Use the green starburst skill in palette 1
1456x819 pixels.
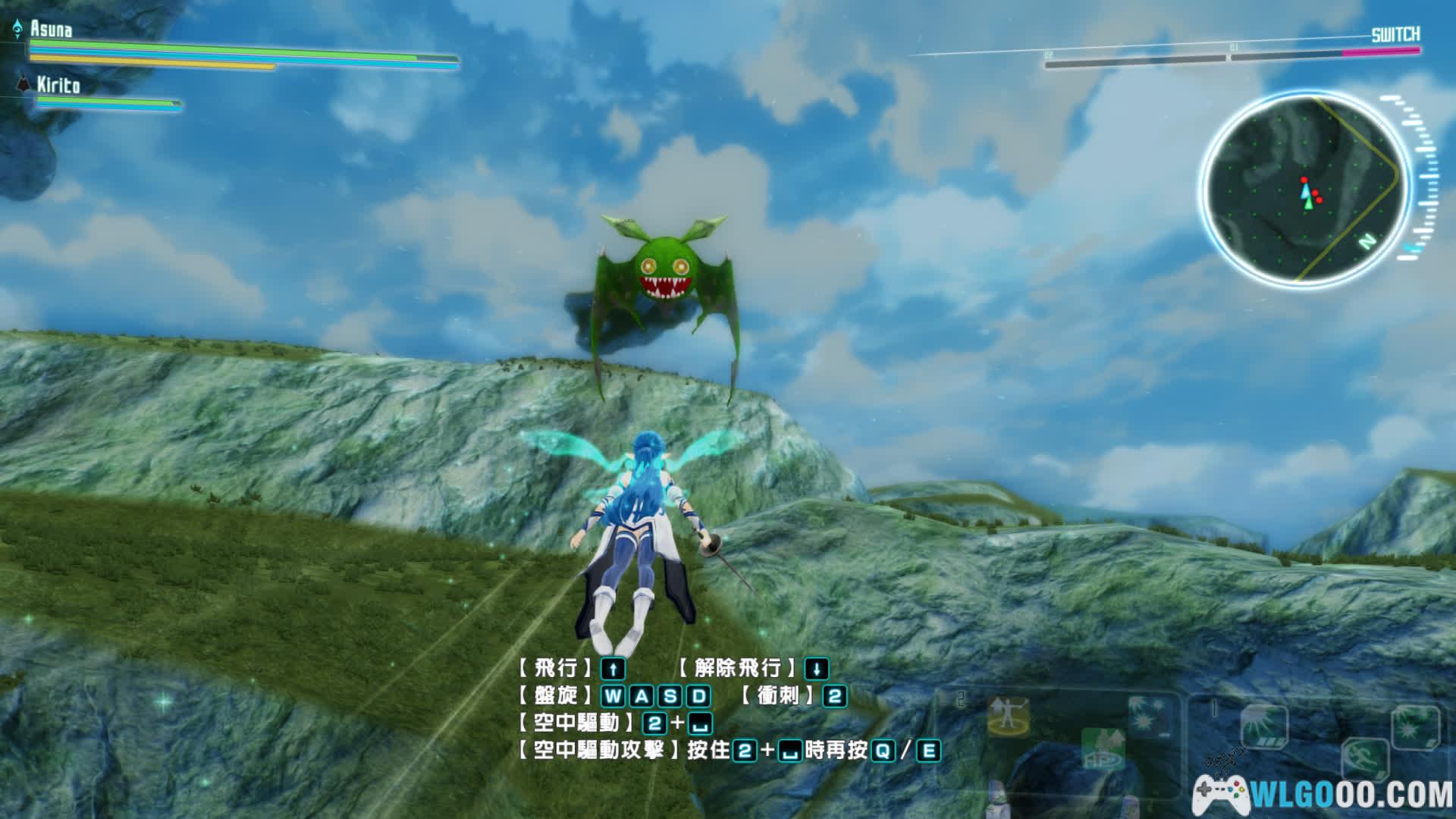(1415, 726)
